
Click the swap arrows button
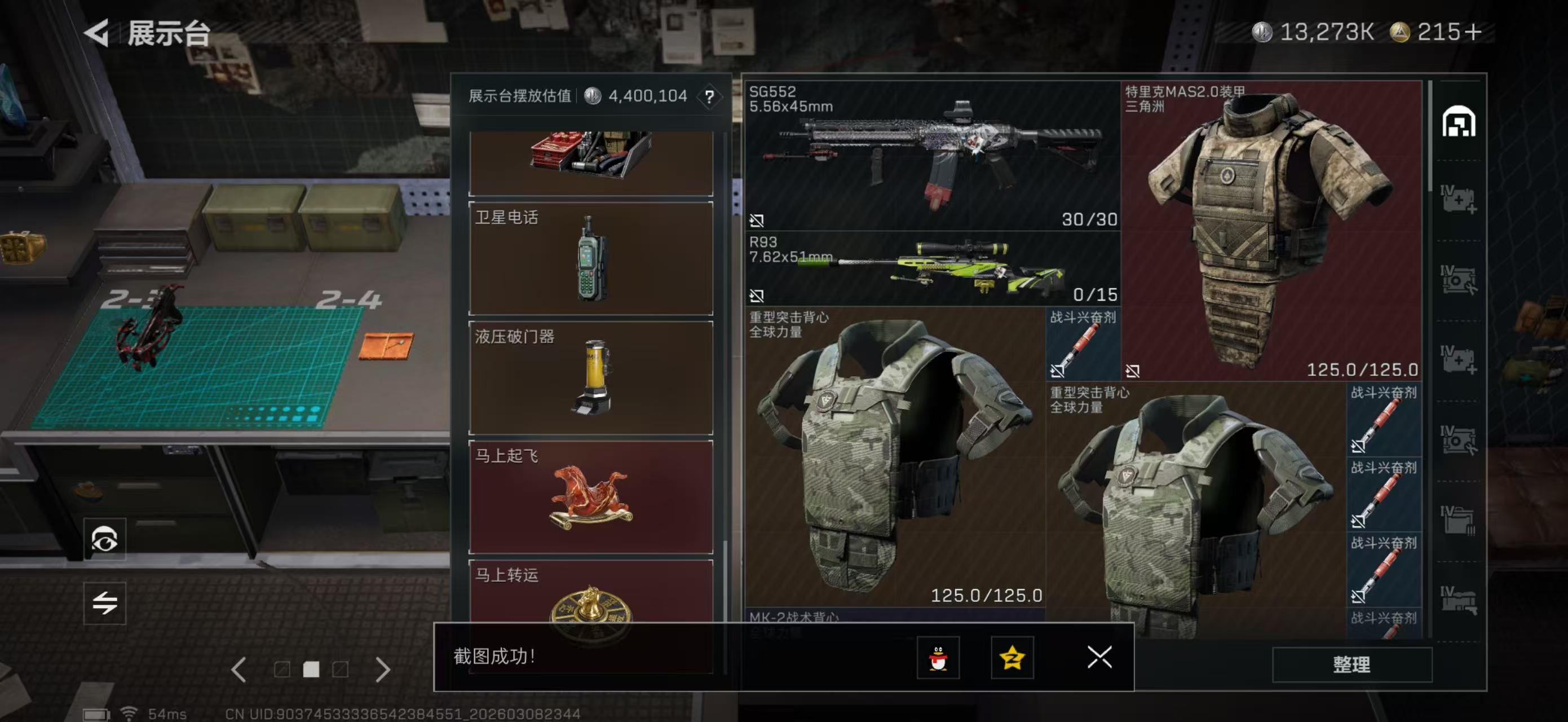105,604
